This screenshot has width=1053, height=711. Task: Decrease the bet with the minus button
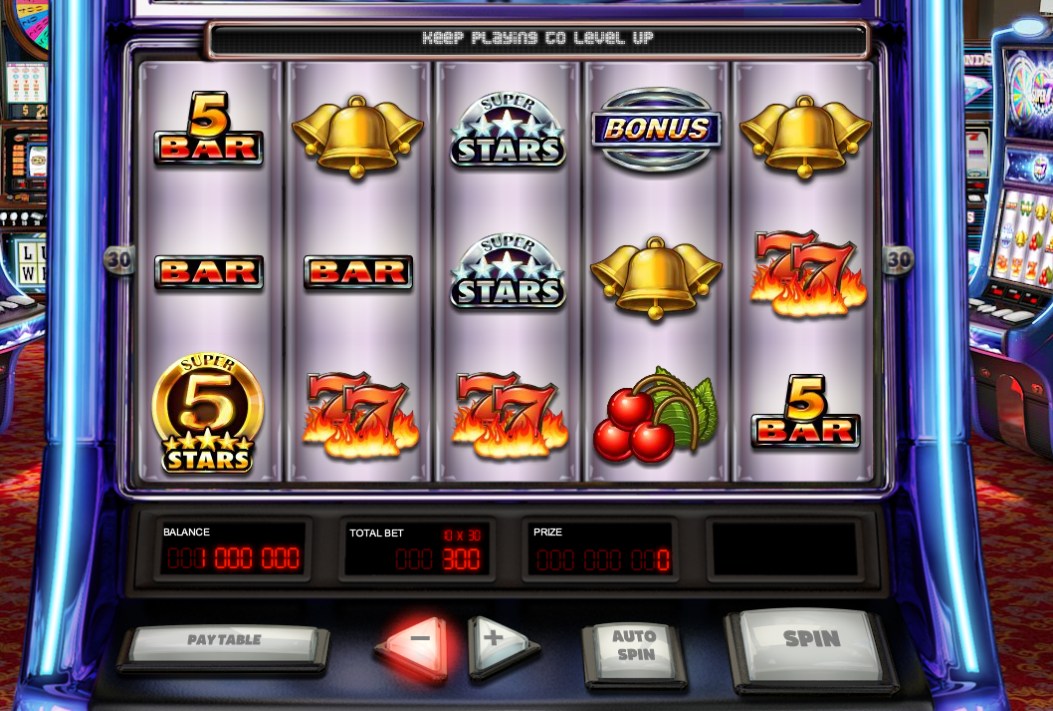(419, 641)
